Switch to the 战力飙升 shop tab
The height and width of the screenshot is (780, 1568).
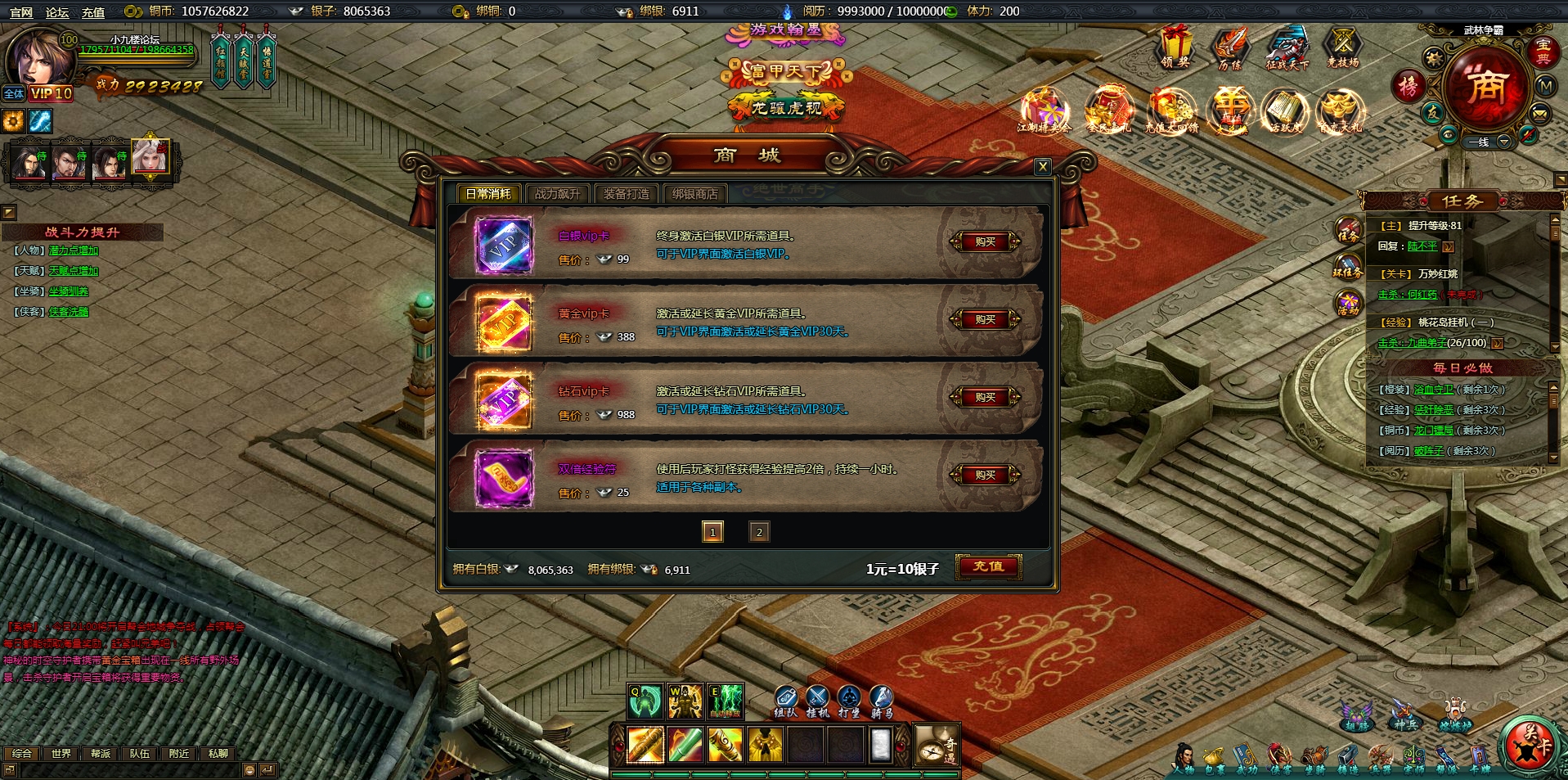click(557, 194)
